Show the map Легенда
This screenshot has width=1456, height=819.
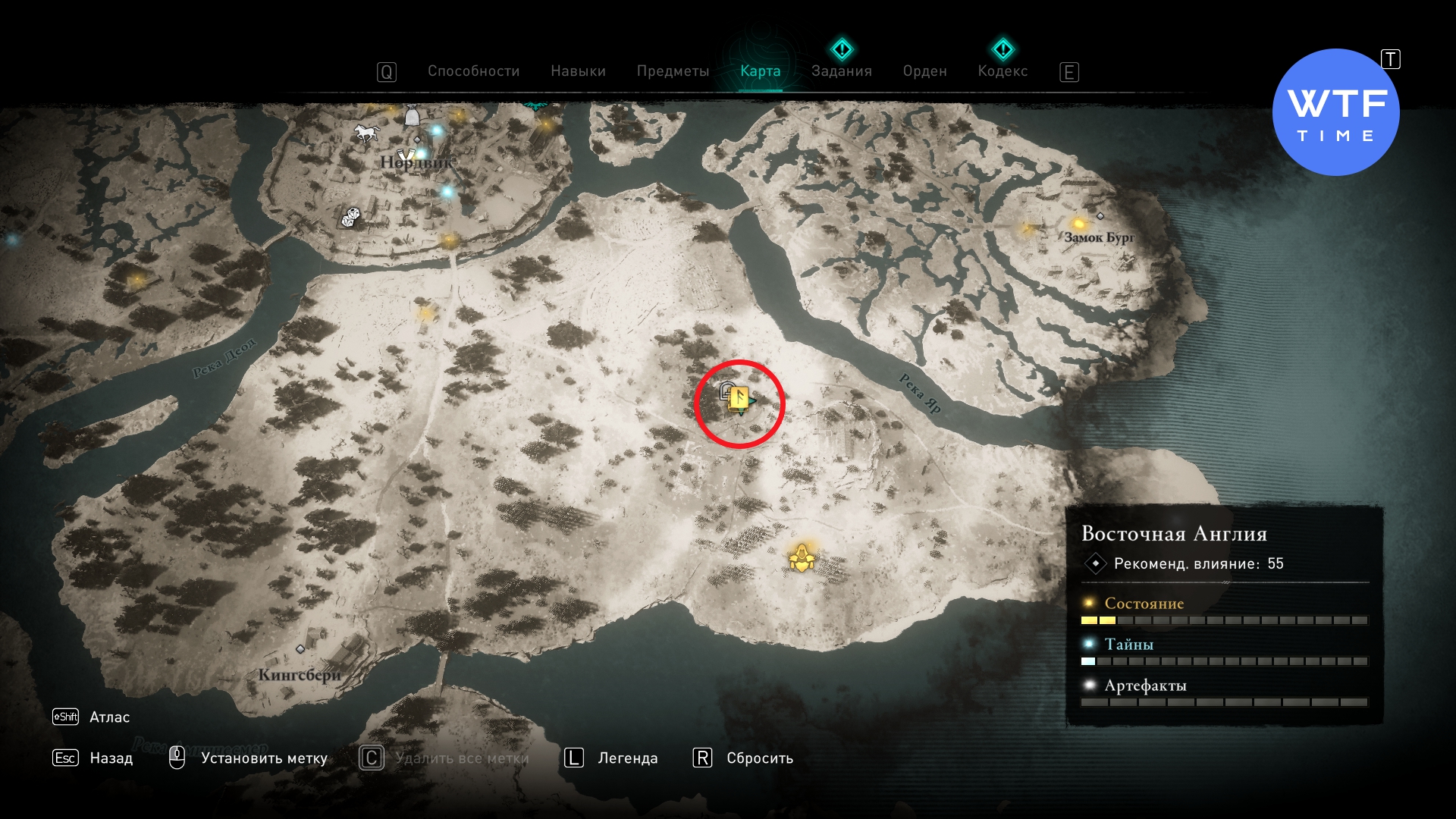627,758
